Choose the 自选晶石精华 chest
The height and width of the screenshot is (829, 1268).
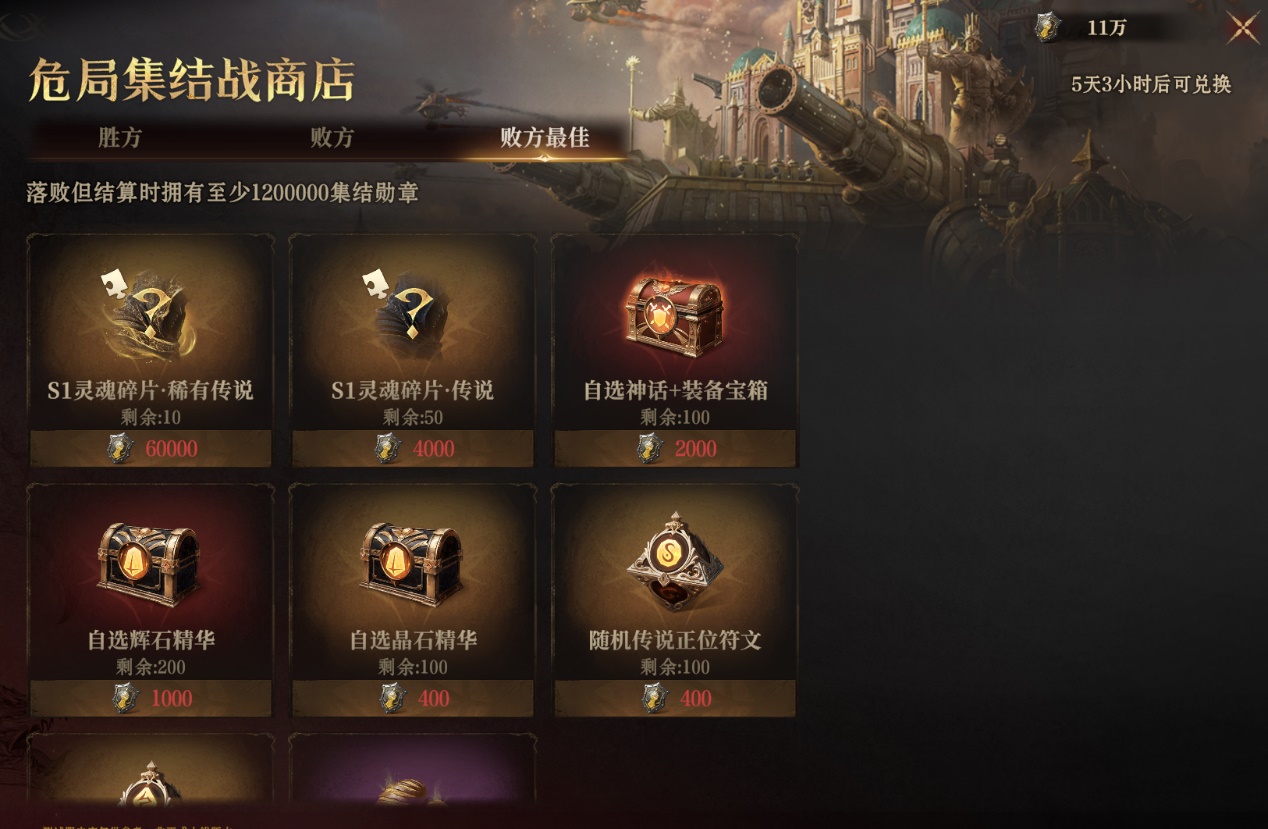coord(412,570)
